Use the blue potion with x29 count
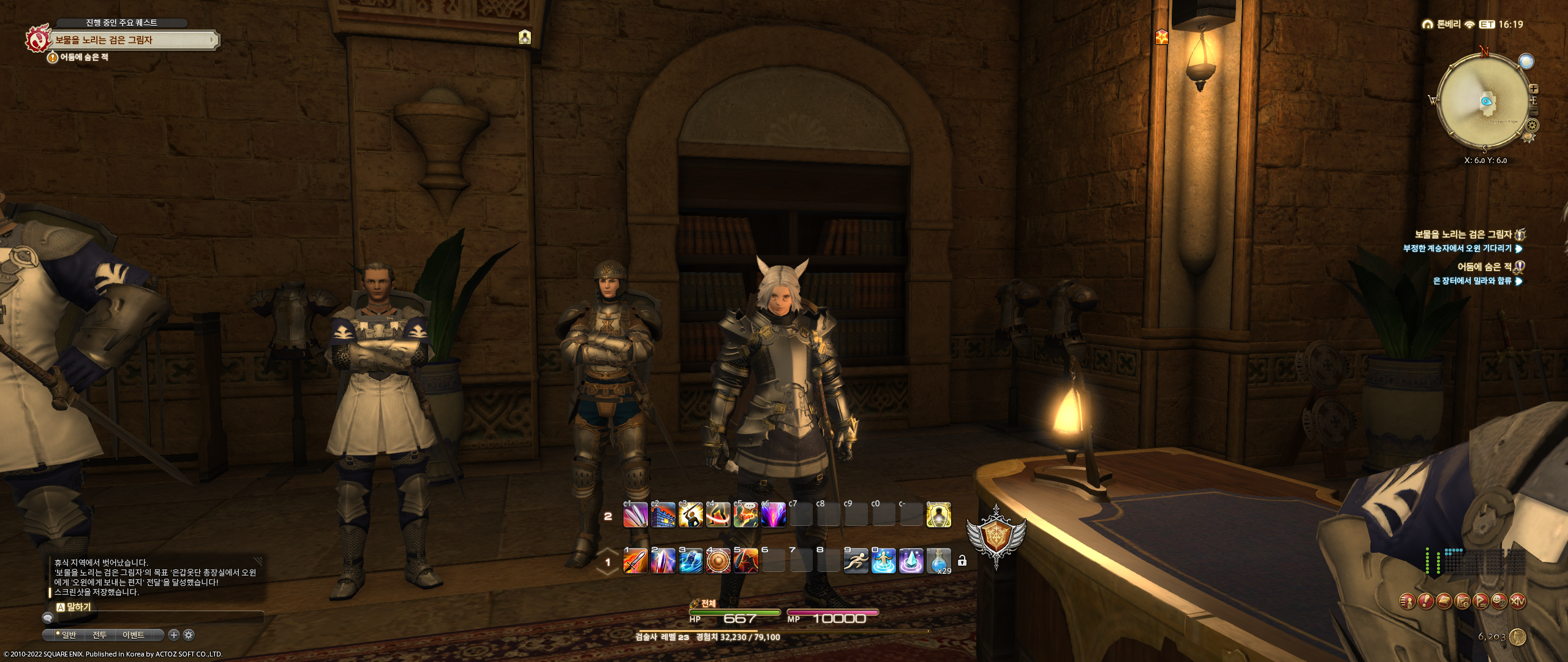The width and height of the screenshot is (1568, 662). click(938, 561)
